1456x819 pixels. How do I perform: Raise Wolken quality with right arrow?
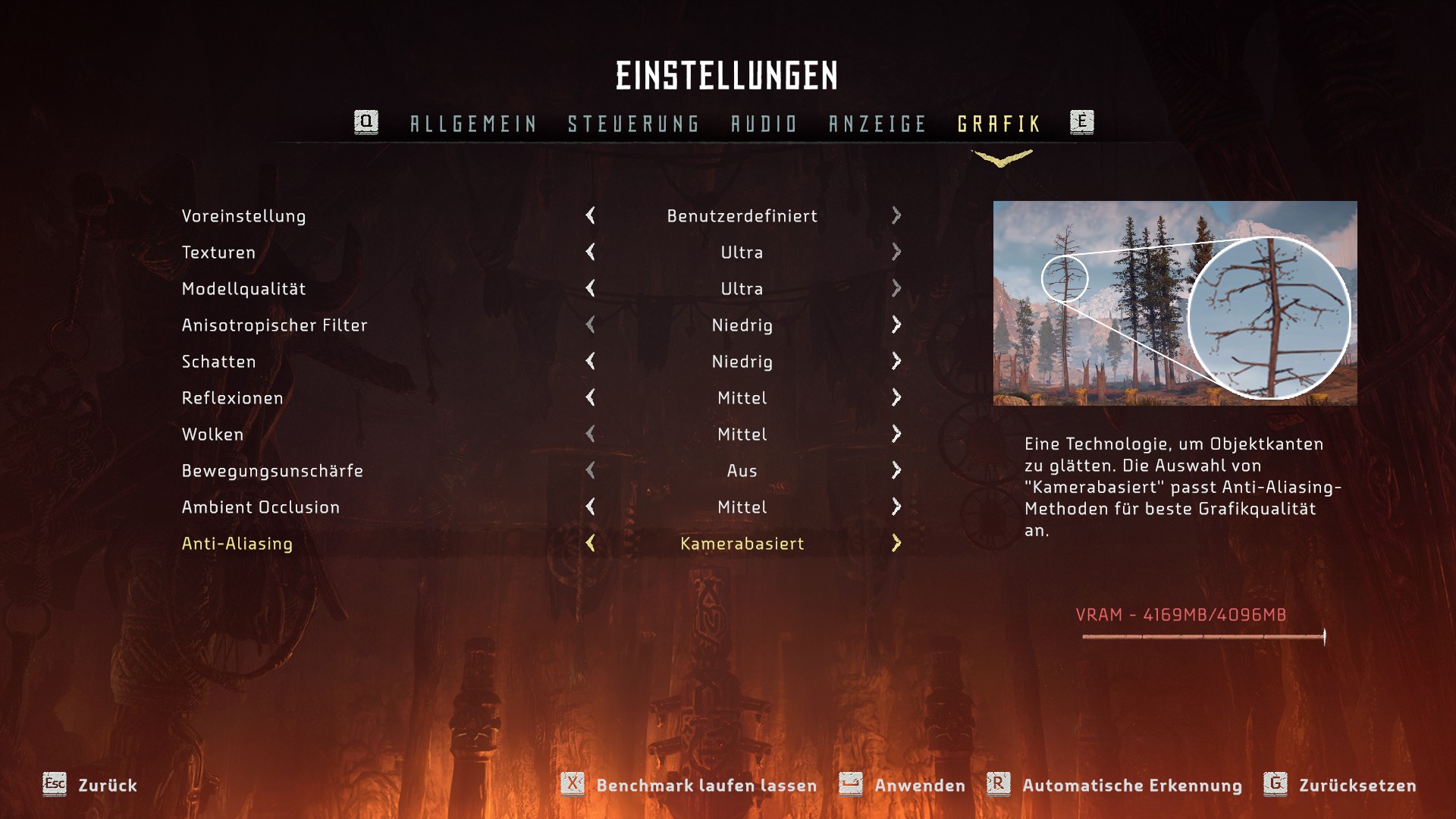click(896, 434)
